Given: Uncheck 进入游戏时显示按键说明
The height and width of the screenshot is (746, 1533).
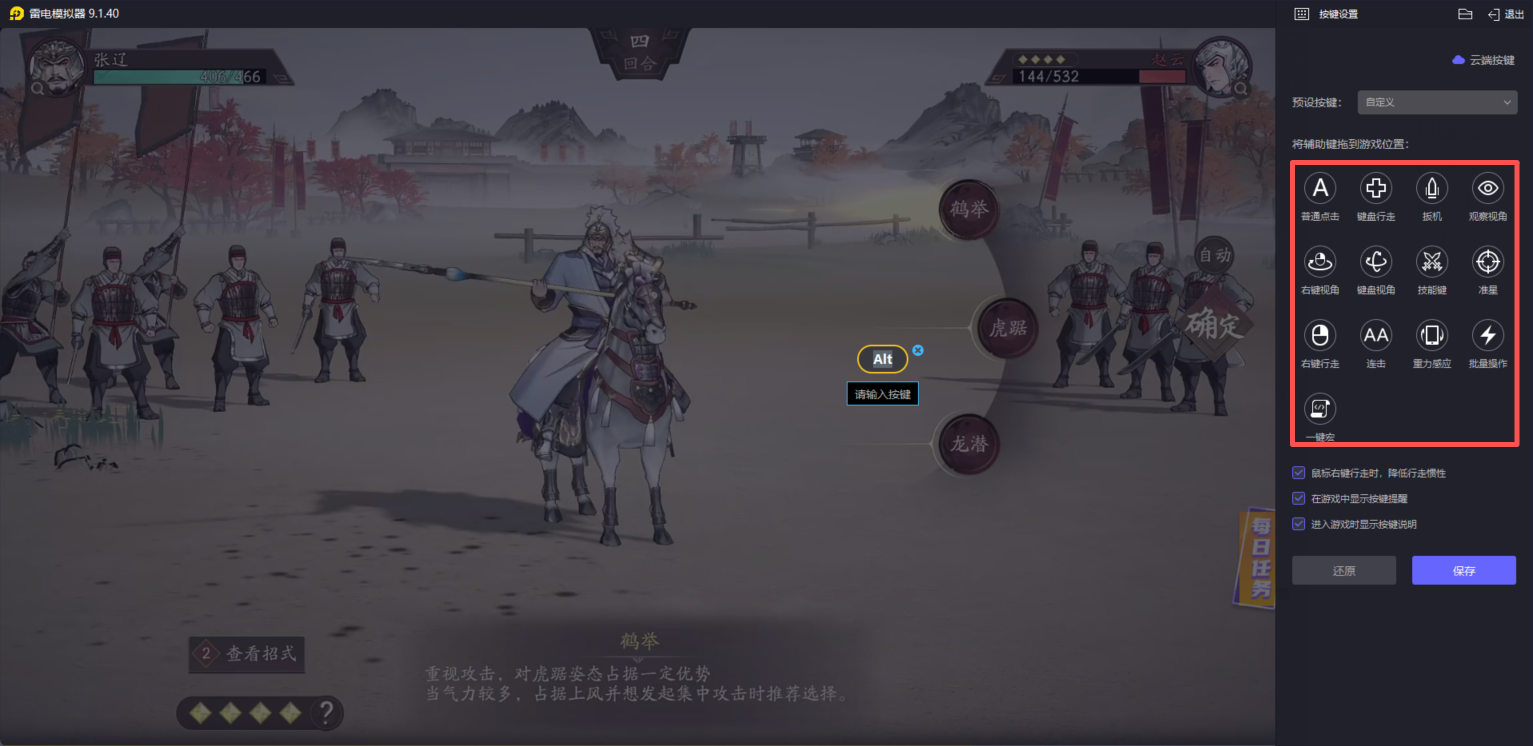Looking at the screenshot, I should tap(1299, 523).
